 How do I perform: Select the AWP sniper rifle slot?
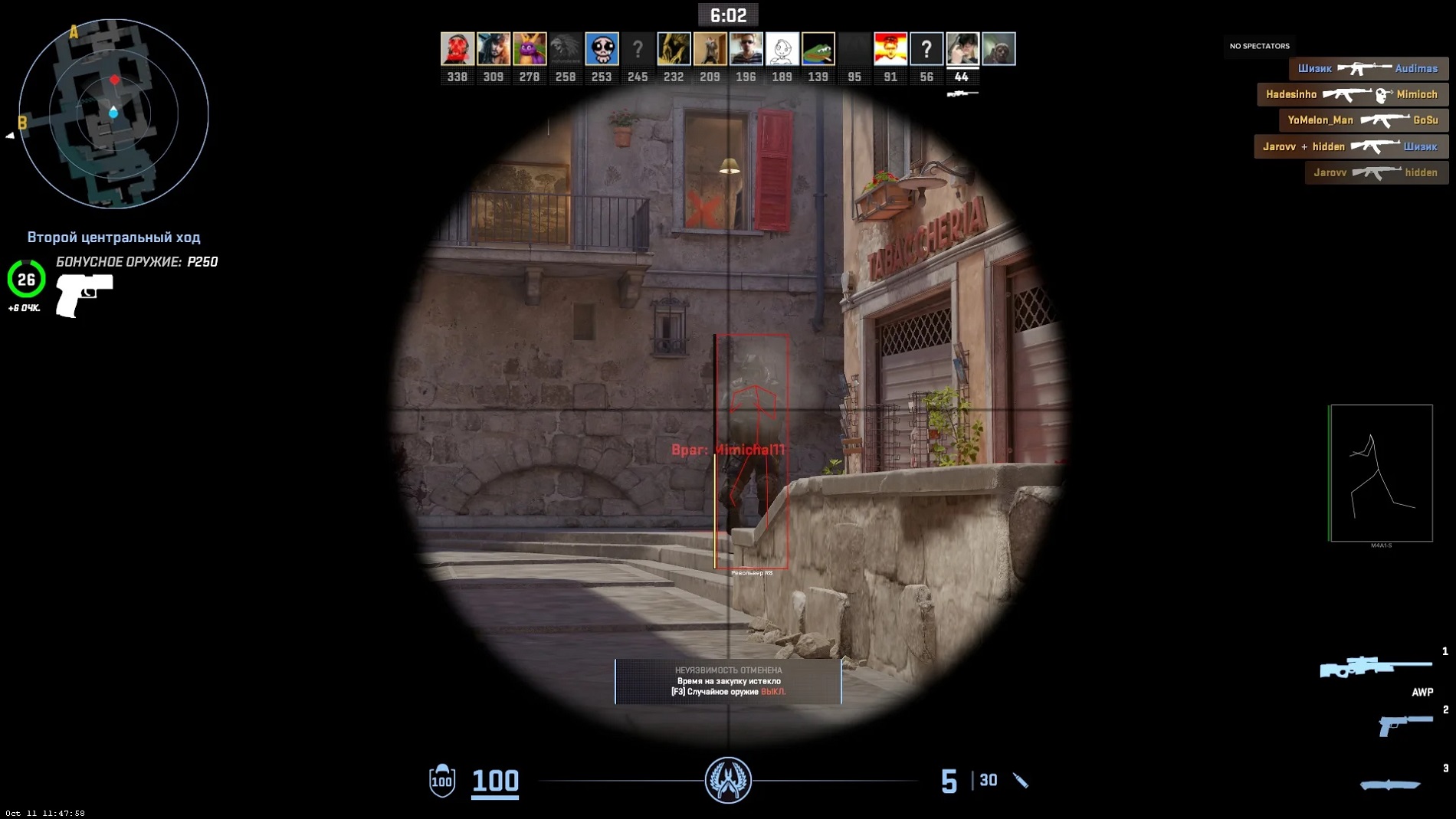pos(1376,667)
